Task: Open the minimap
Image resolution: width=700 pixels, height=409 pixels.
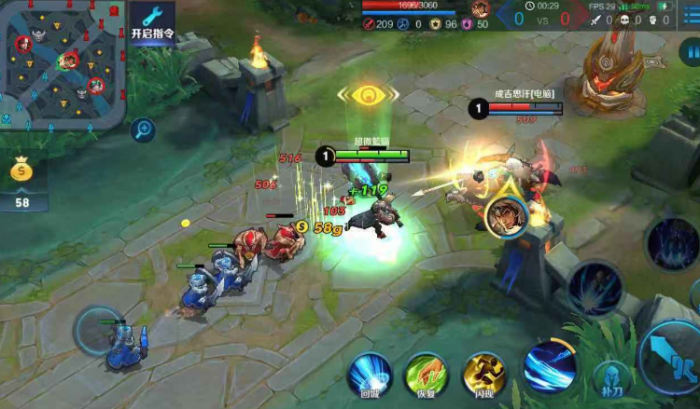Action: pyautogui.click(x=62, y=63)
